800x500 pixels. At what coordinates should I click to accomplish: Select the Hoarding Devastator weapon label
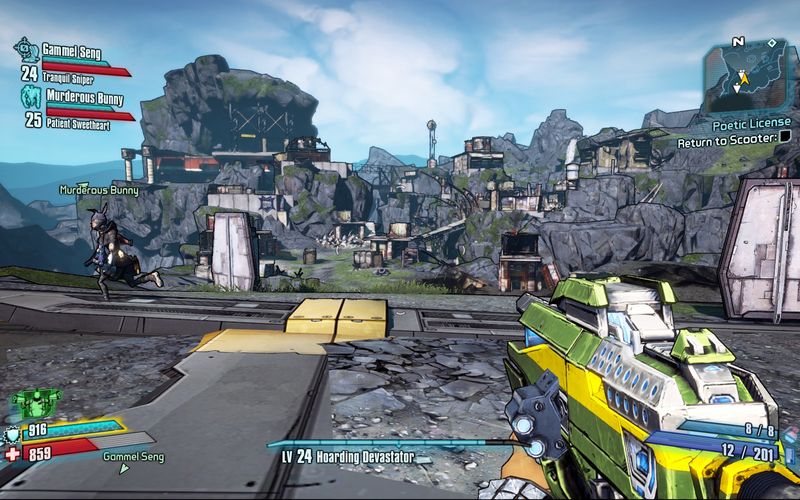350,456
